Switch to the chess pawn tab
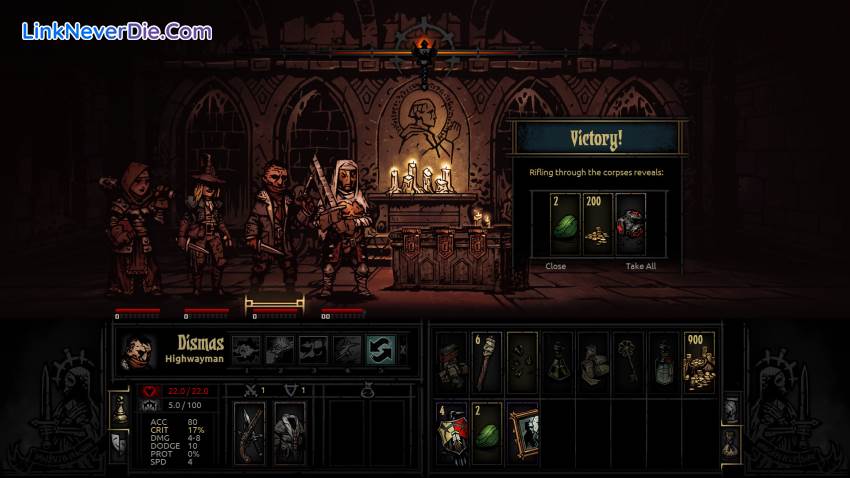 (x=118, y=408)
